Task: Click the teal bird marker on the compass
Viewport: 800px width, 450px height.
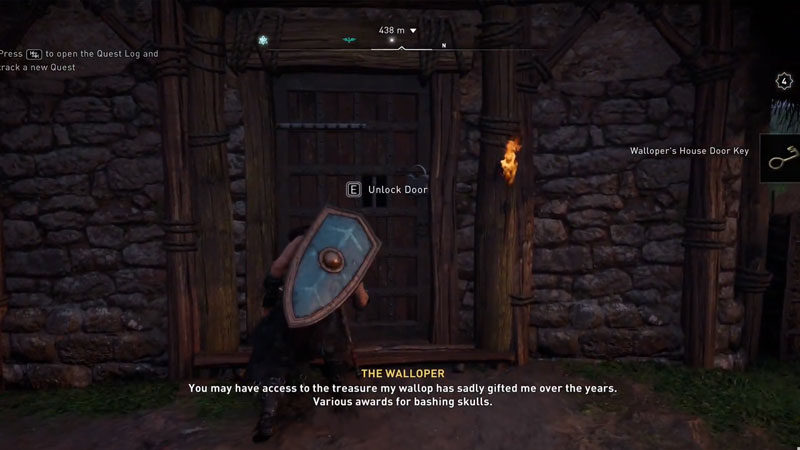Action: [349, 41]
